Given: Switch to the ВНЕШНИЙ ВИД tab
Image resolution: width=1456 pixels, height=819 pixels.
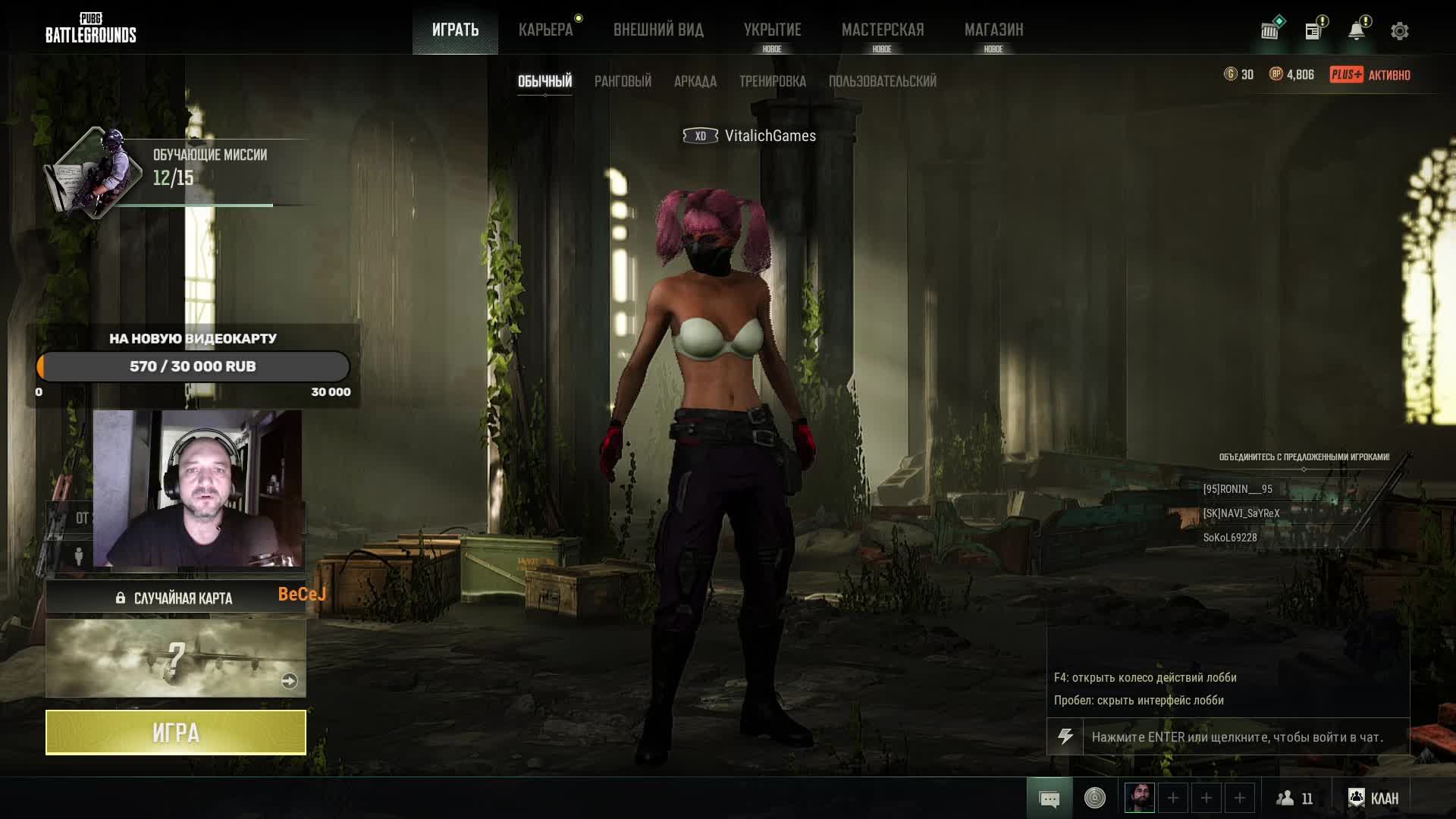Looking at the screenshot, I should pos(658,30).
